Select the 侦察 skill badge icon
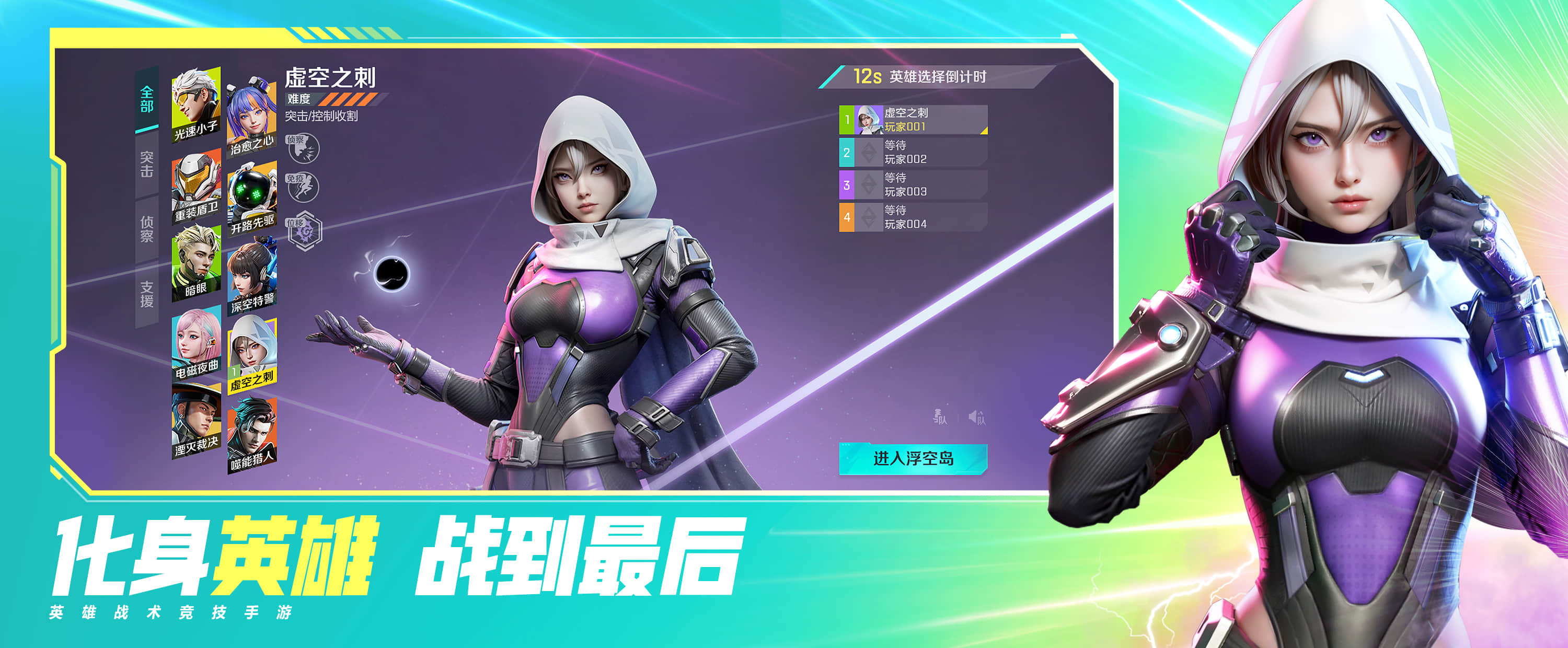 (x=303, y=147)
